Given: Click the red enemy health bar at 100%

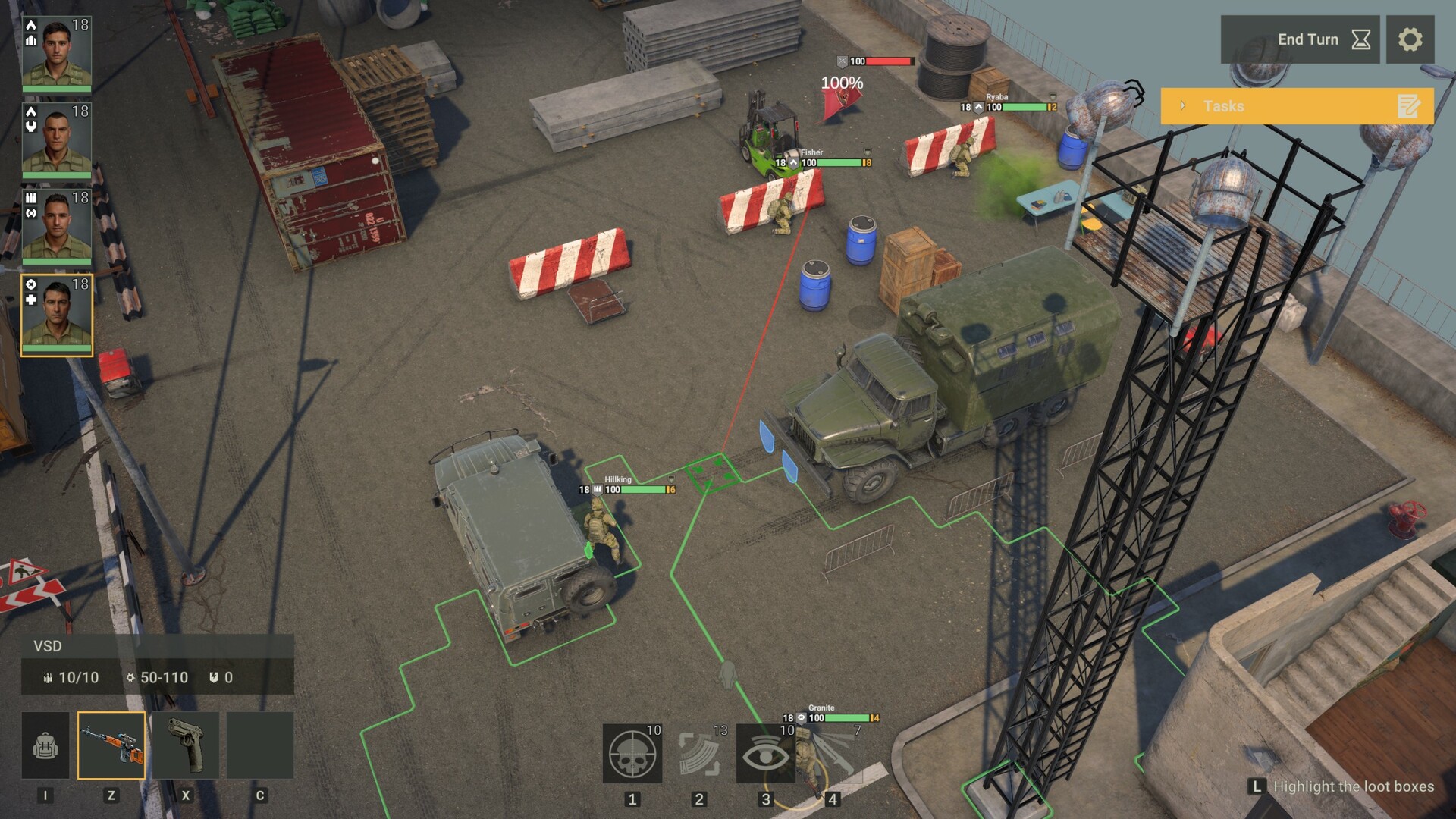Looking at the screenshot, I should click(890, 59).
